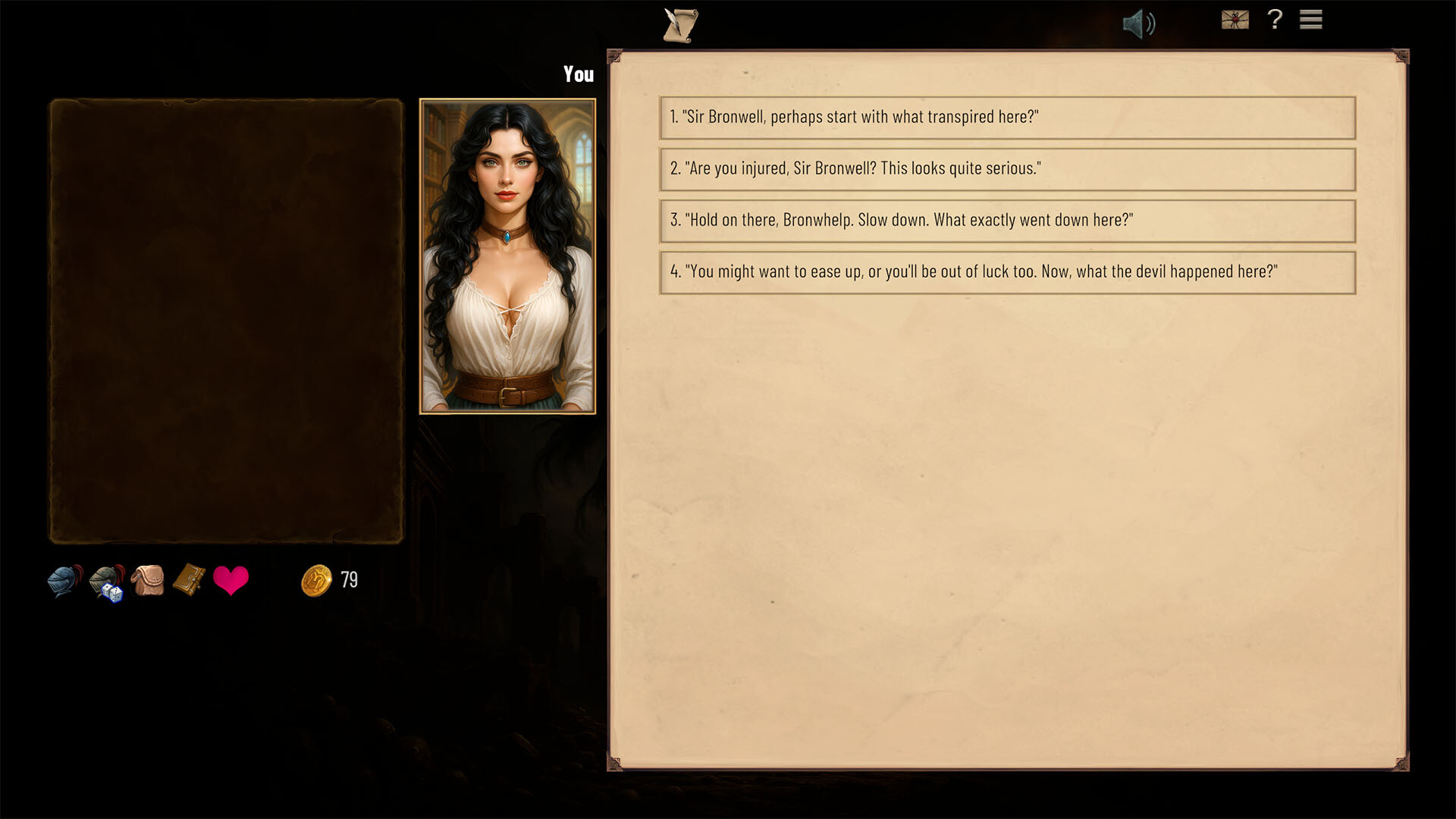Open the sealed letter envelope icon
This screenshot has height=819, width=1456.
pos(1235,20)
